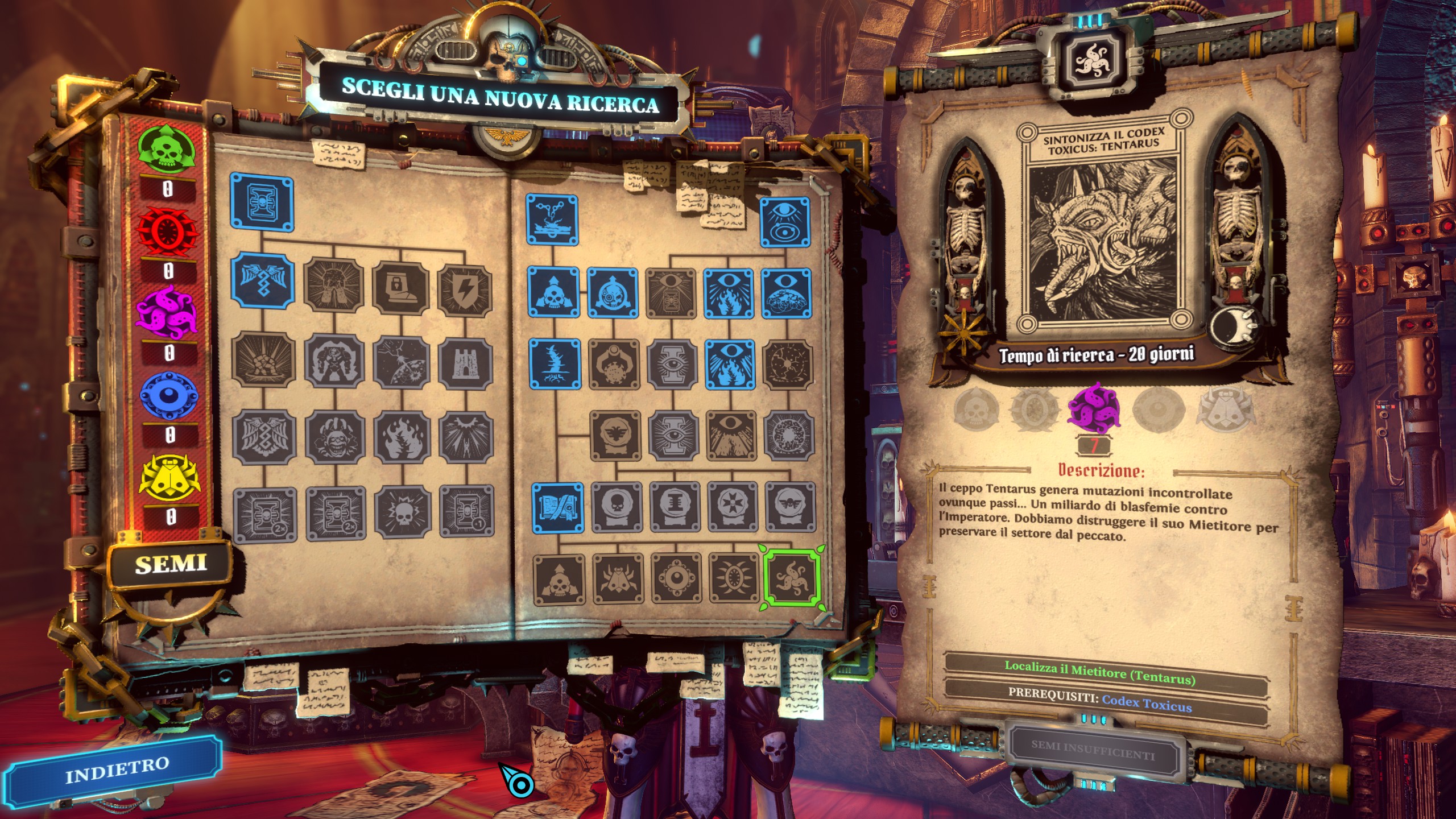Select the blue winged sword research node
Viewport: 1456px width, 819px height.
pyautogui.click(x=263, y=280)
